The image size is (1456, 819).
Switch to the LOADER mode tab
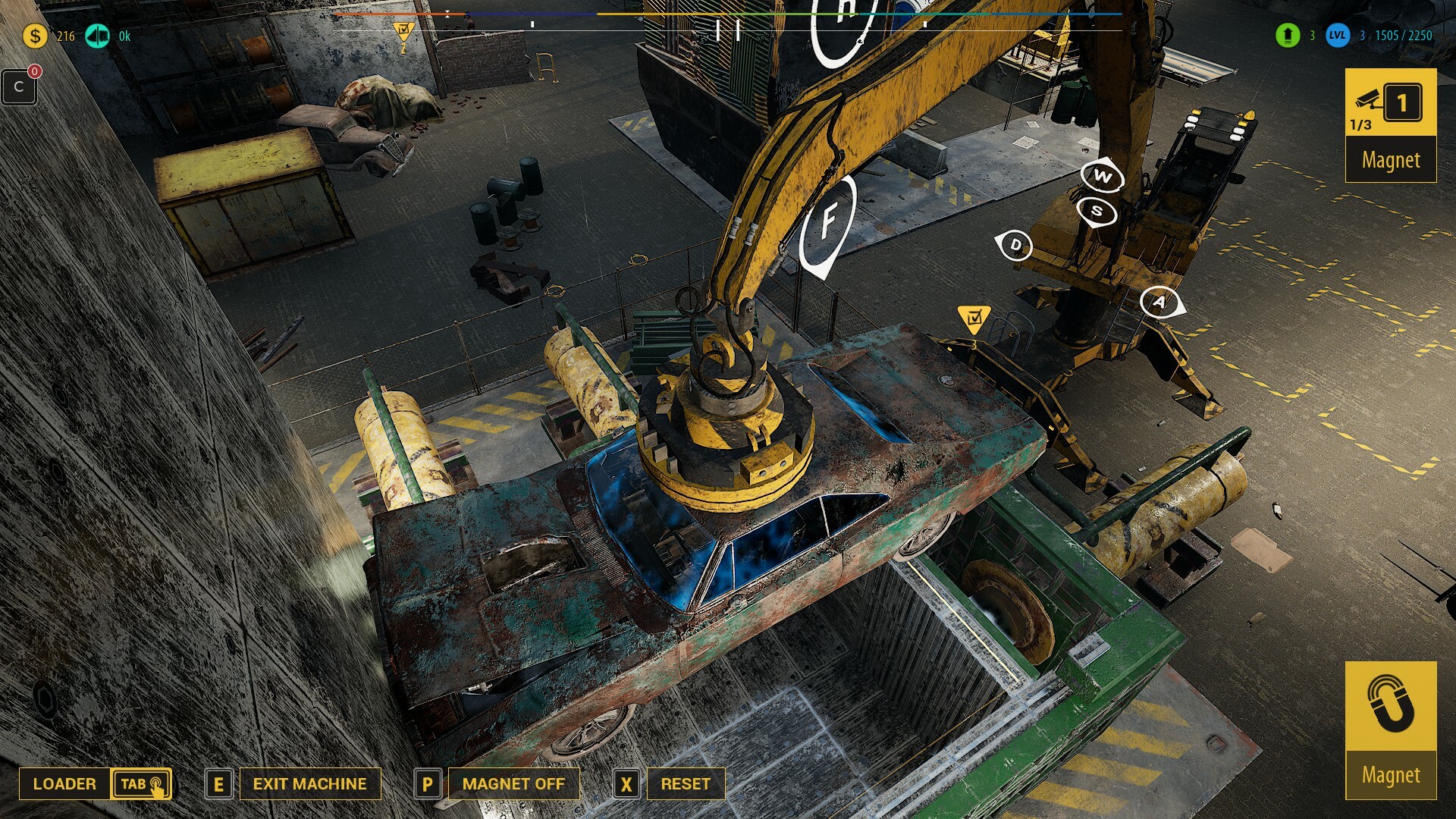tap(66, 783)
